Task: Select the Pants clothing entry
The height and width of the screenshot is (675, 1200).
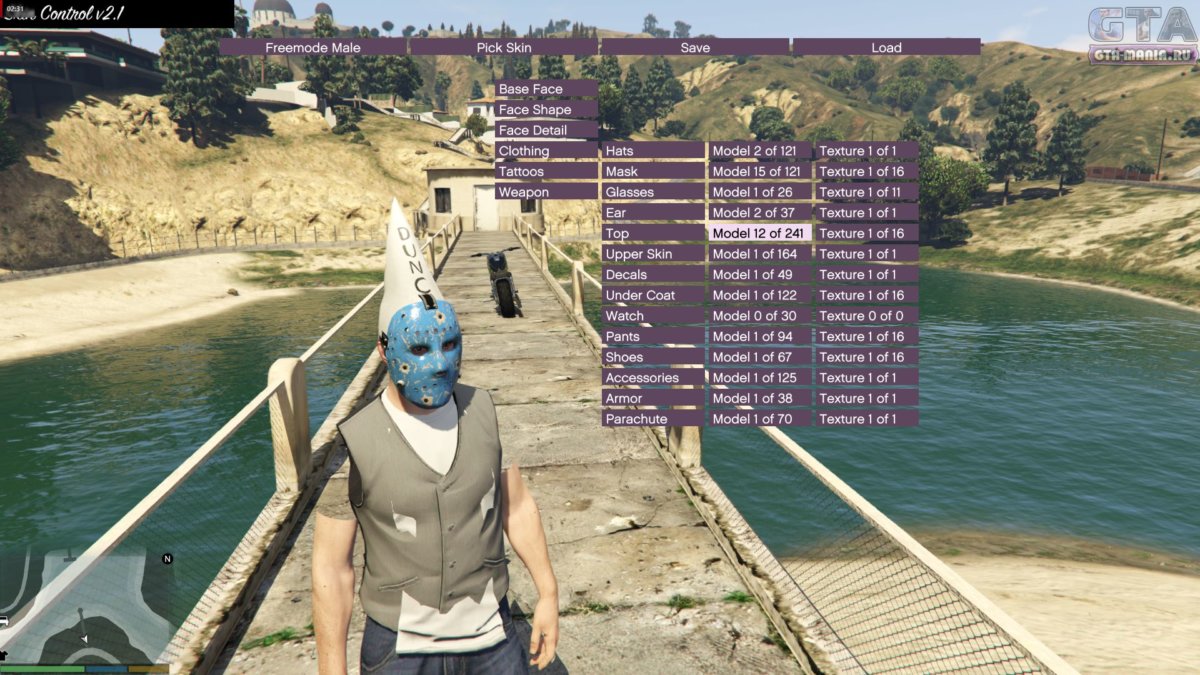Action: (653, 336)
